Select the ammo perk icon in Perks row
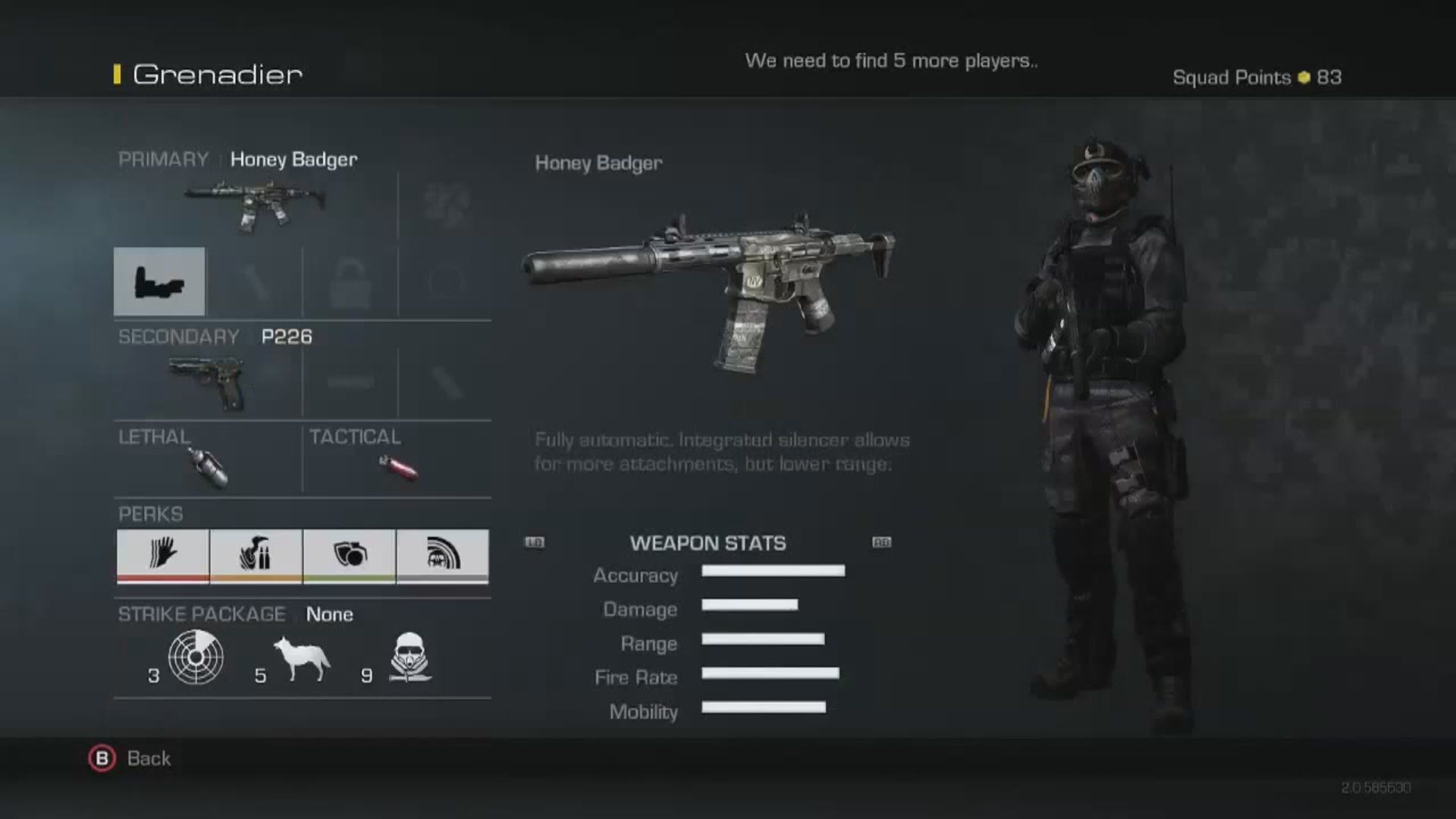Image resolution: width=1456 pixels, height=819 pixels. coord(256,556)
